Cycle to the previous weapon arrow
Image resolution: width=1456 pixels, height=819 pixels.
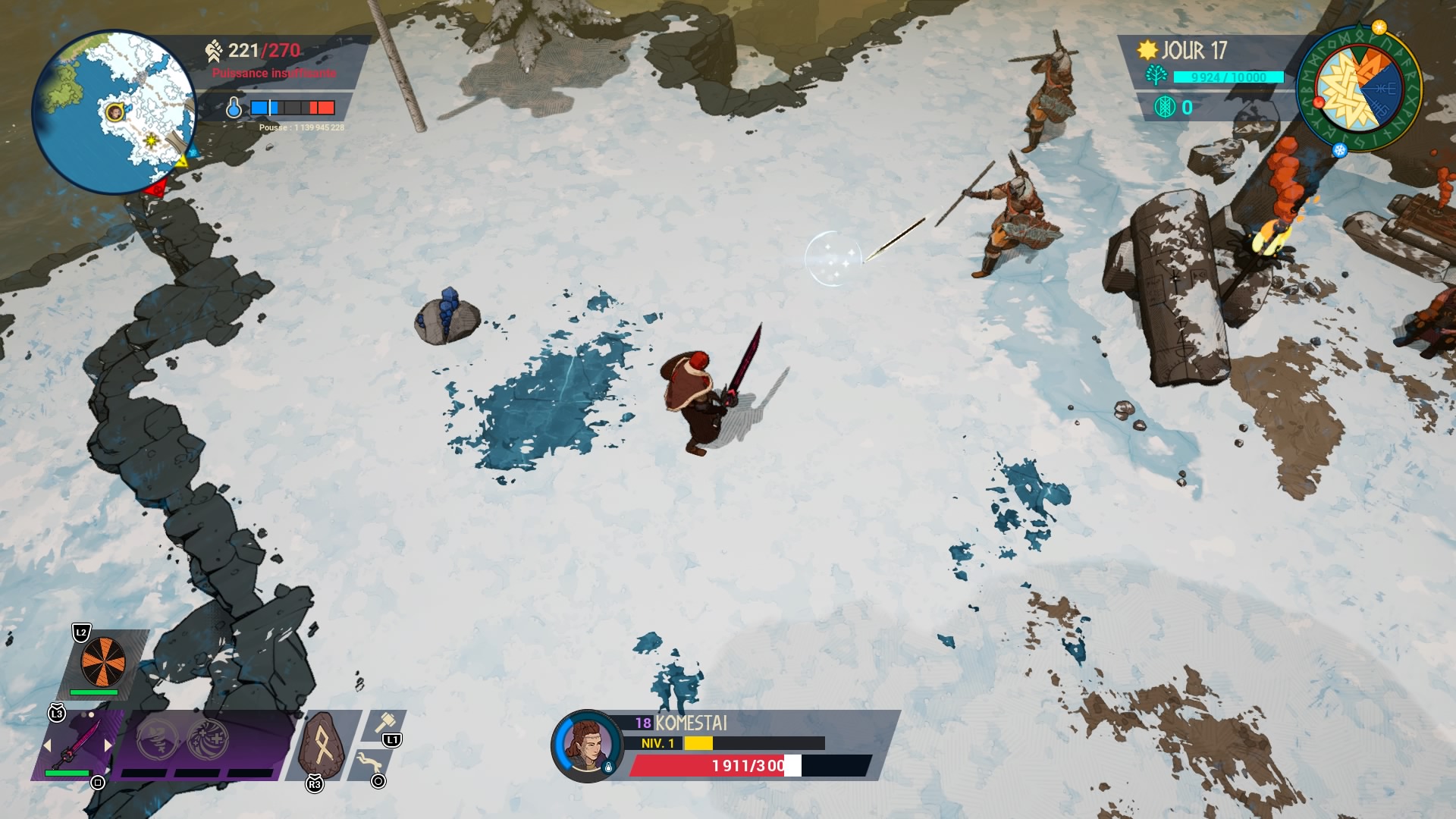pos(47,746)
